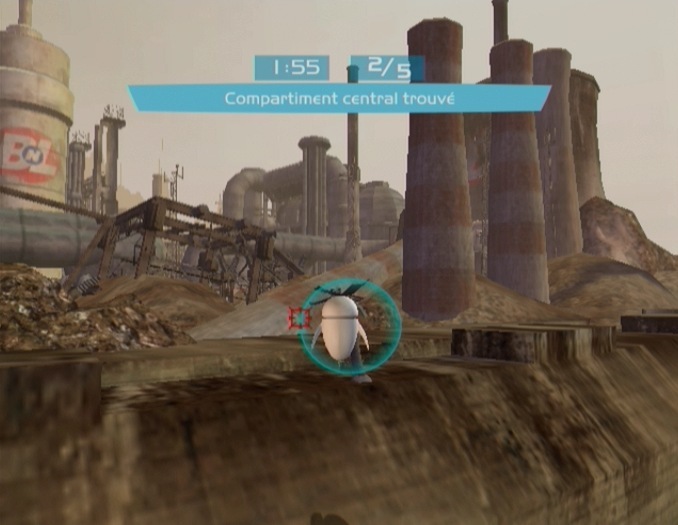Viewport: 678px width, 525px height.
Task: Click the "Compartiment central trouvé" notification banner
Action: pyautogui.click(x=340, y=98)
